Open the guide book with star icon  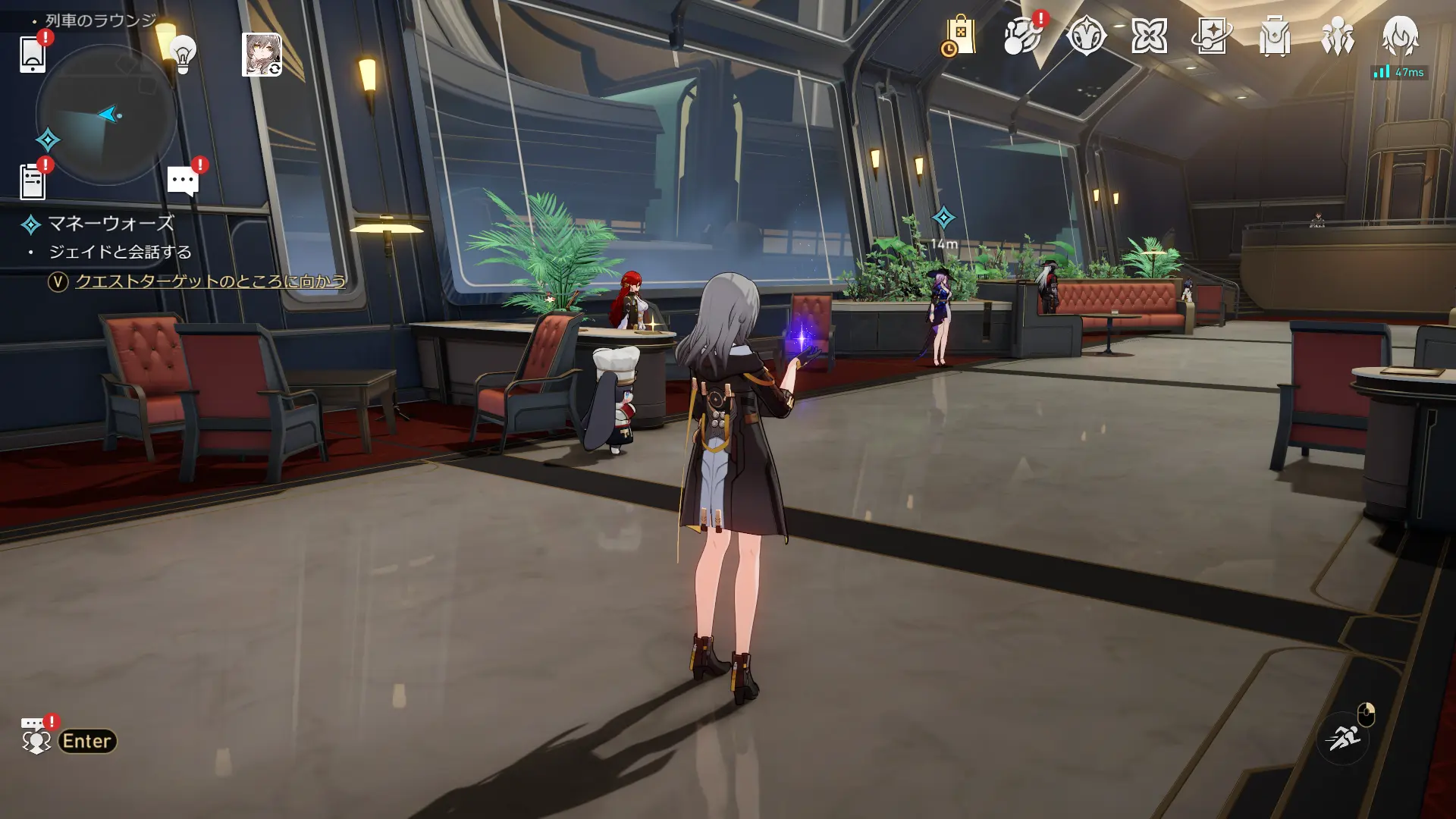tap(1212, 36)
